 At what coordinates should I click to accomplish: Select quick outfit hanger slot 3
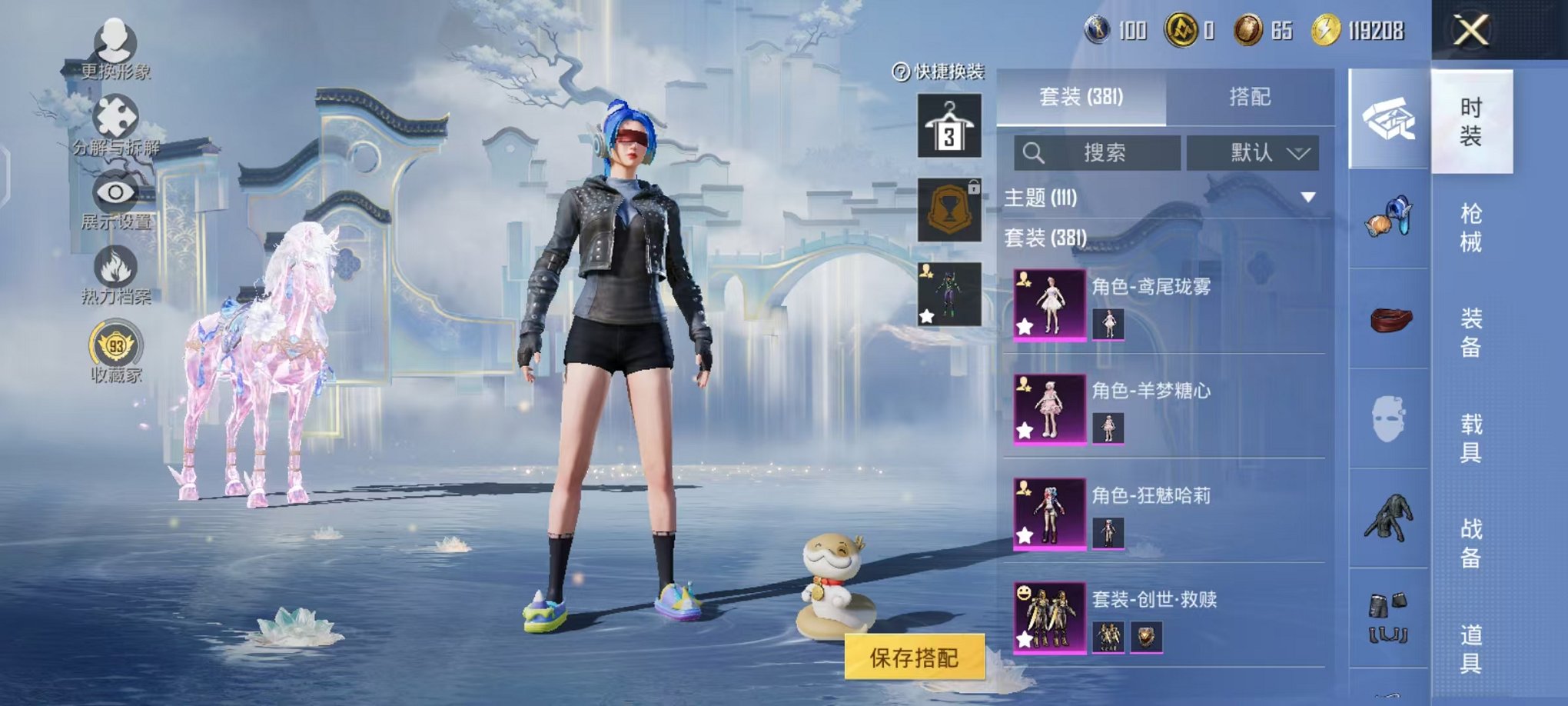pyautogui.click(x=949, y=126)
